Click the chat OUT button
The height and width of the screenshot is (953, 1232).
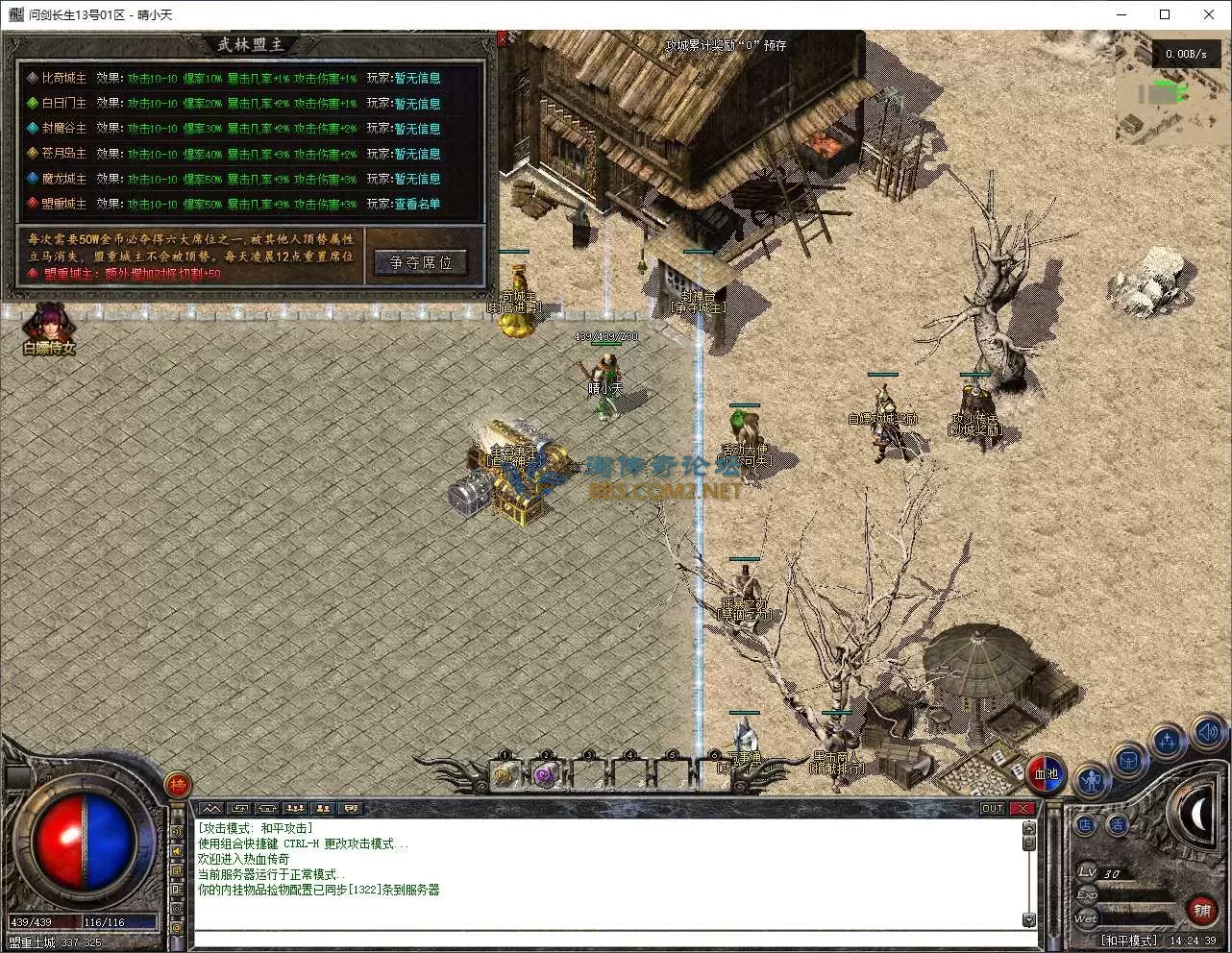(993, 809)
